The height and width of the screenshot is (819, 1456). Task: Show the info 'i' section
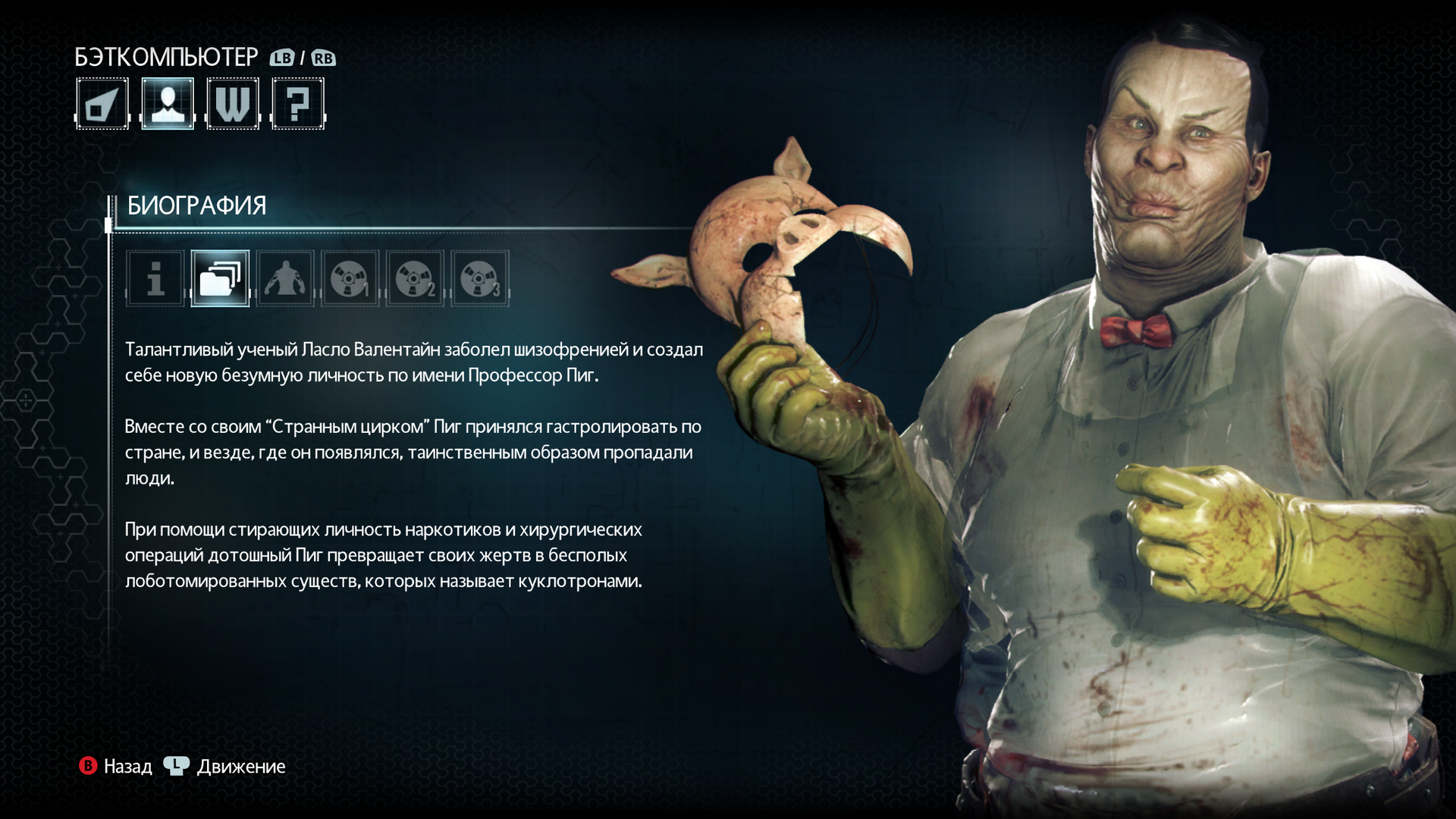(x=155, y=278)
